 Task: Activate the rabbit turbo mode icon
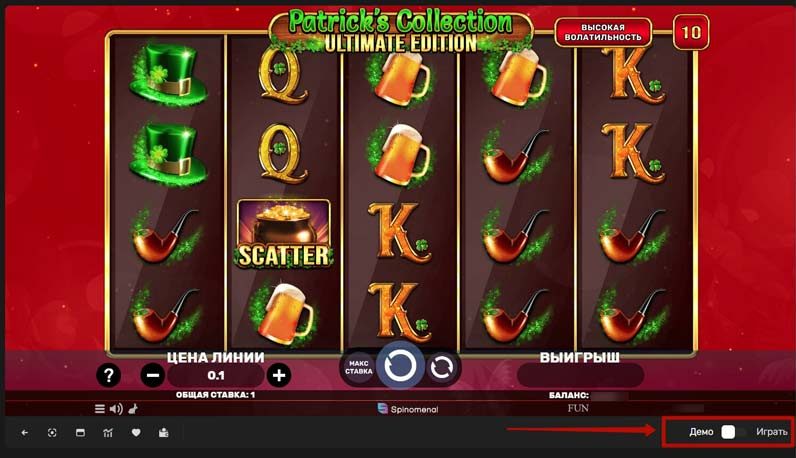click(131, 408)
